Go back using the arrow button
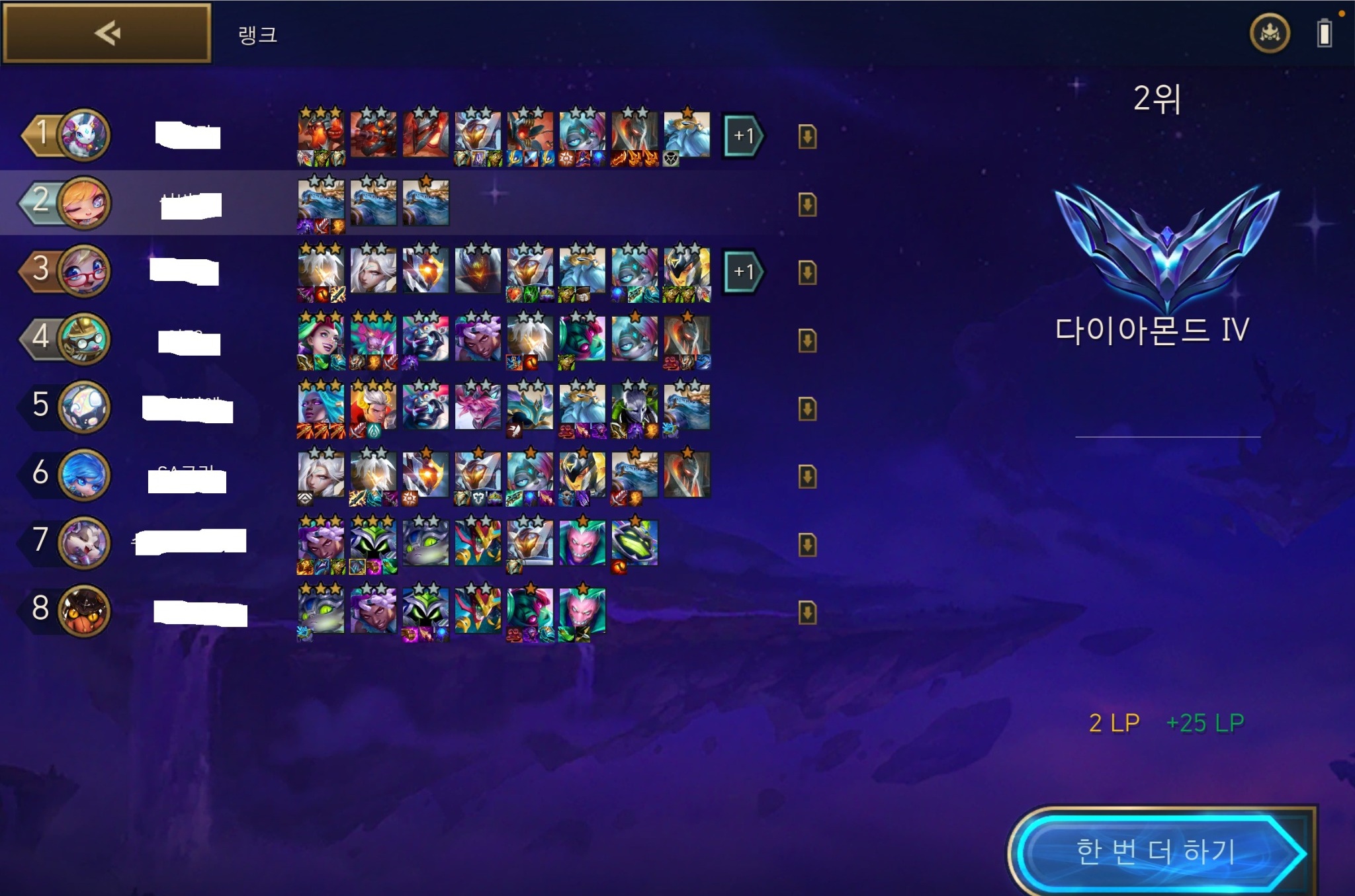The width and height of the screenshot is (1355, 896). pos(107,33)
